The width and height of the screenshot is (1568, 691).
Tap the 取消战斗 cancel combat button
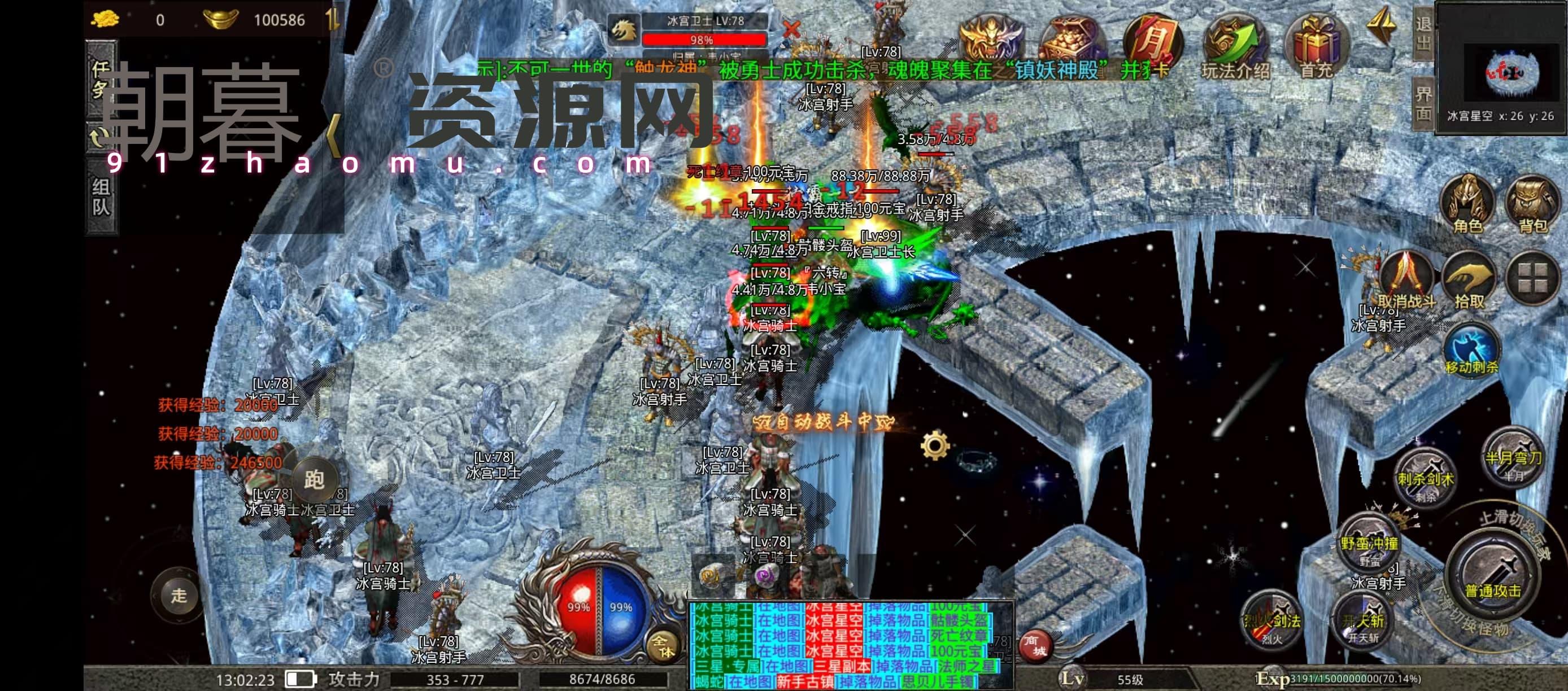1406,278
